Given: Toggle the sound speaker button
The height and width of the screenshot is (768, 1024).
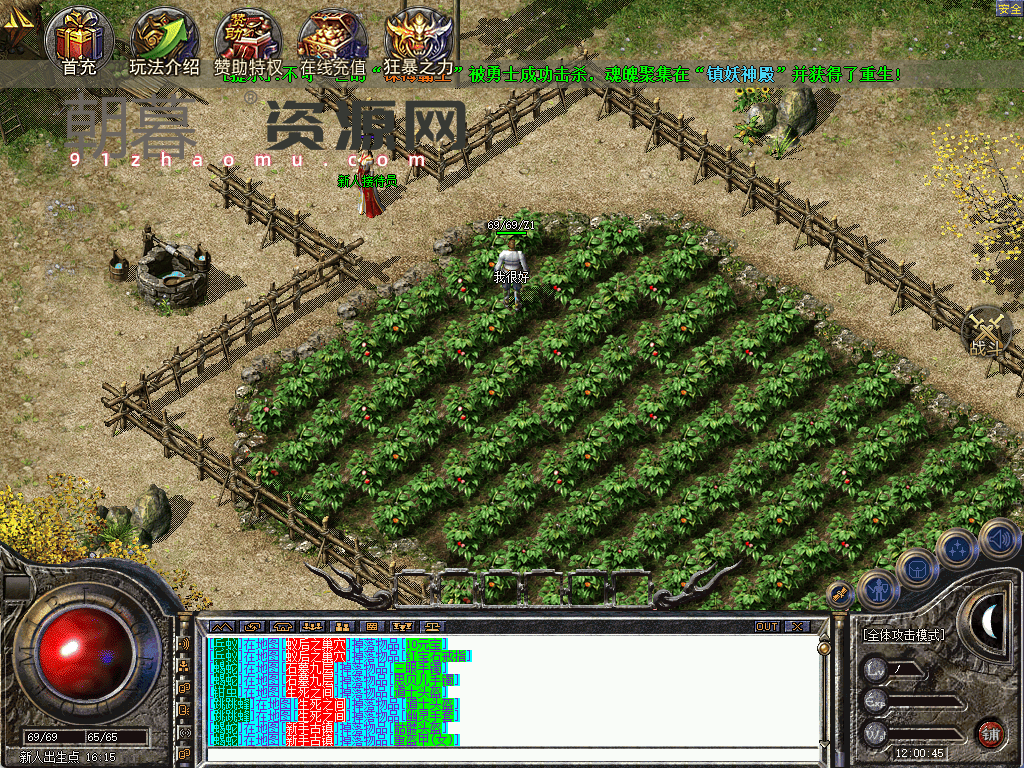Looking at the screenshot, I should 999,539.
